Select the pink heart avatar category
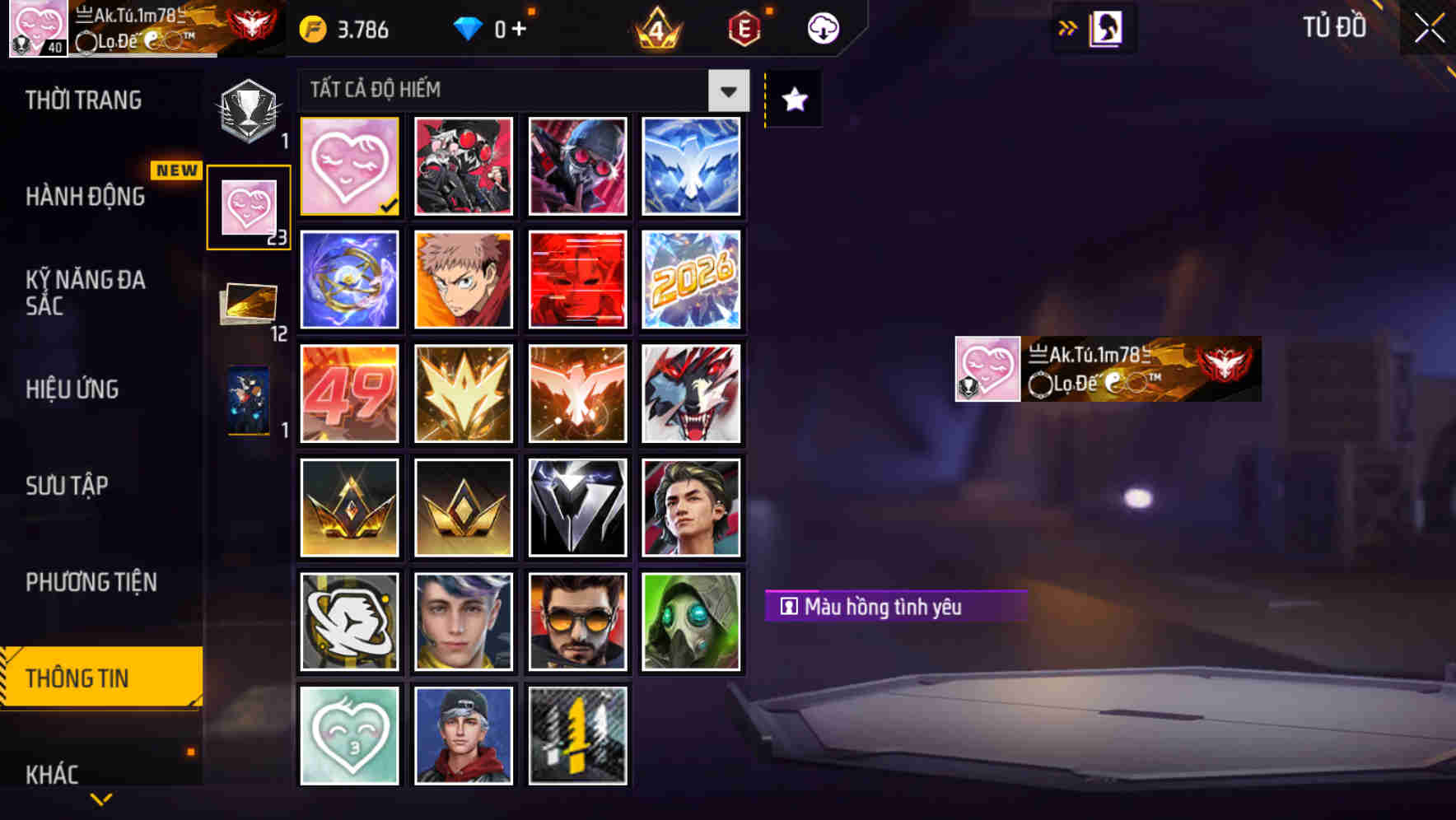Viewport: 1456px width, 820px height. 248,206
